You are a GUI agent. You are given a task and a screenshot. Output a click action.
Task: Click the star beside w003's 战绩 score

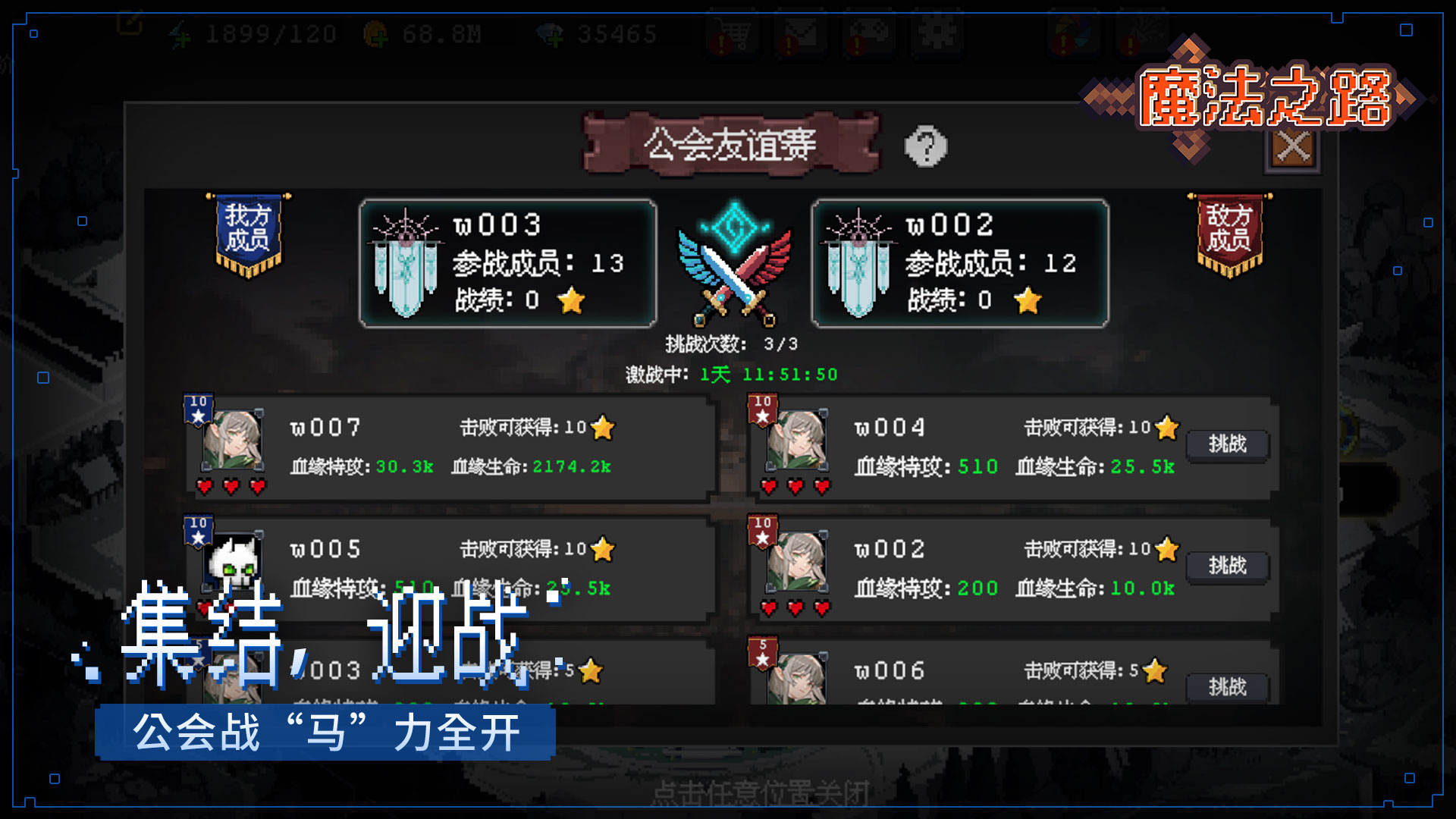573,302
